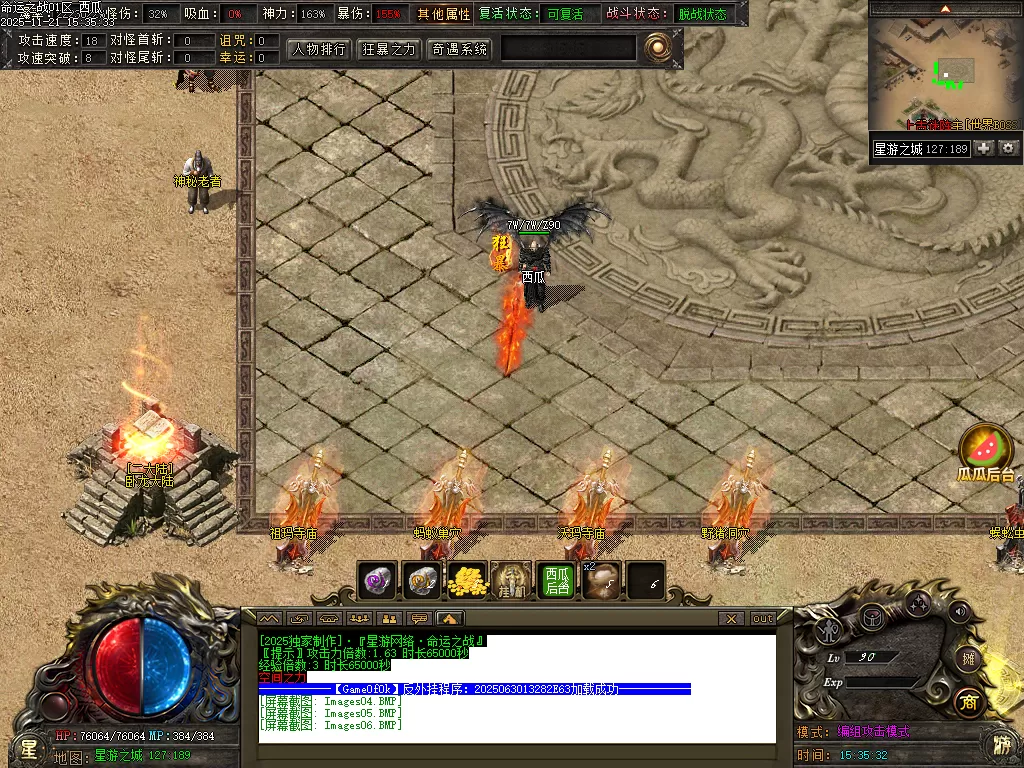Click the 星 button beside the HP orb

click(29, 747)
